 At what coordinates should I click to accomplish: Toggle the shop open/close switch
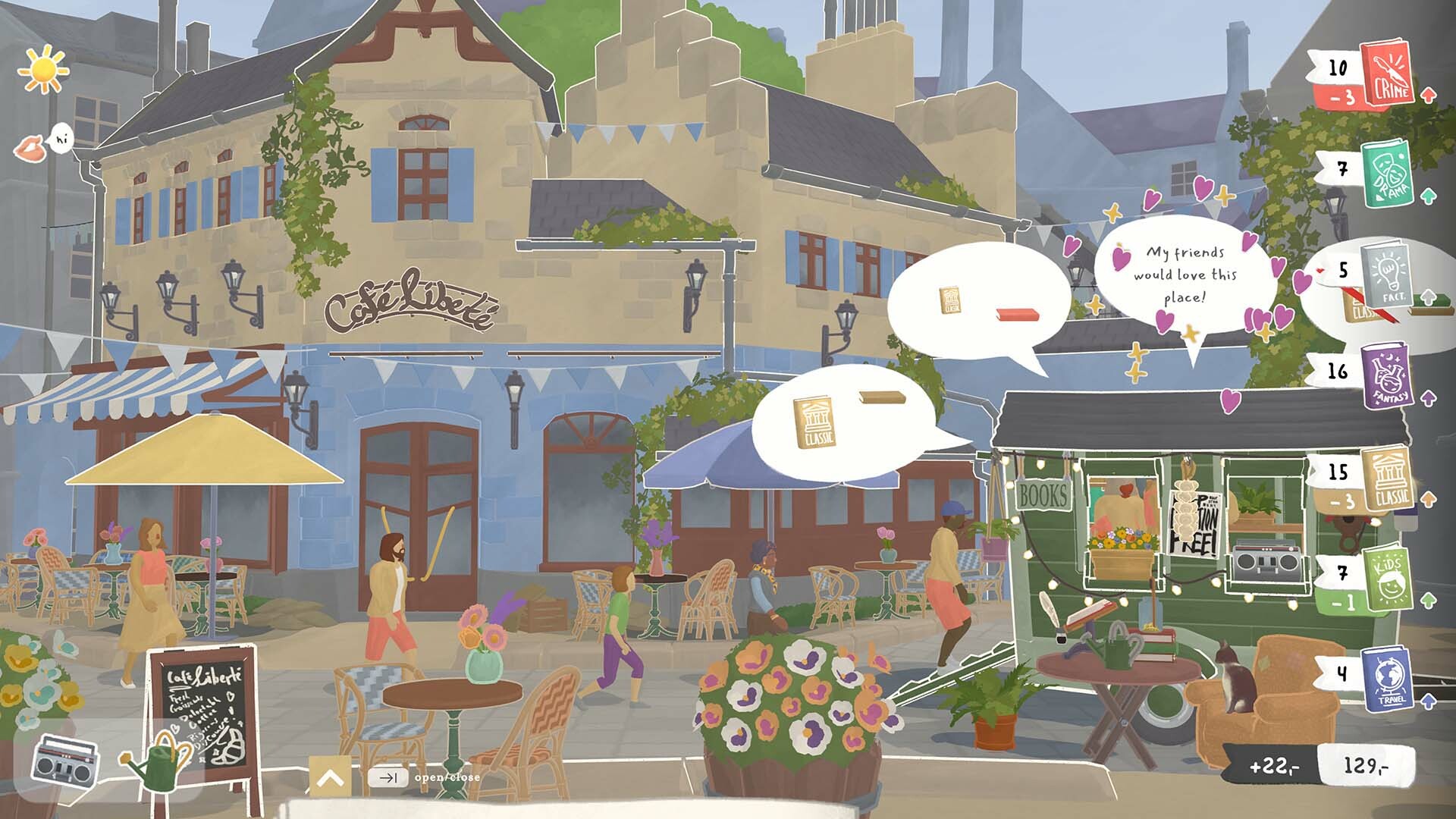click(x=389, y=777)
